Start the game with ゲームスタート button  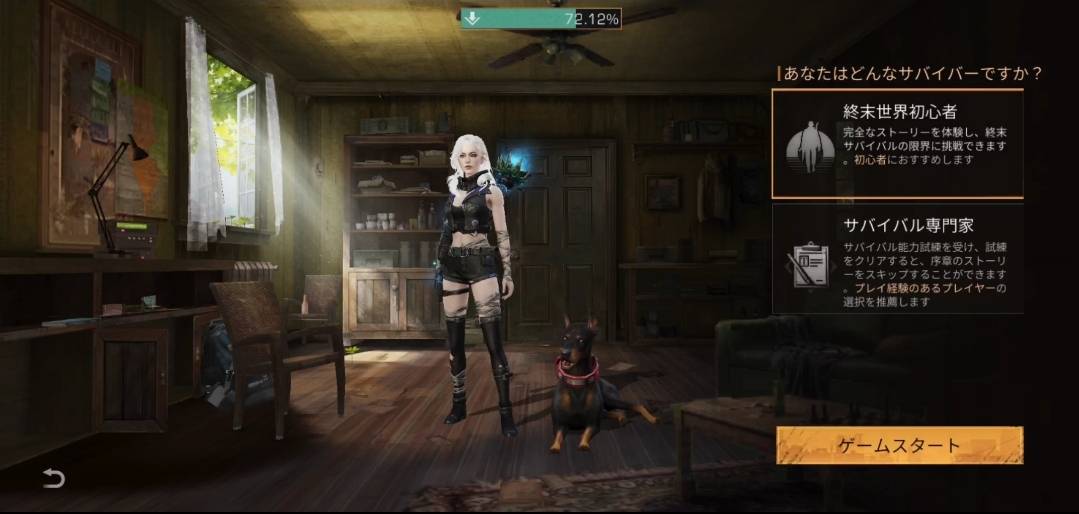899,446
